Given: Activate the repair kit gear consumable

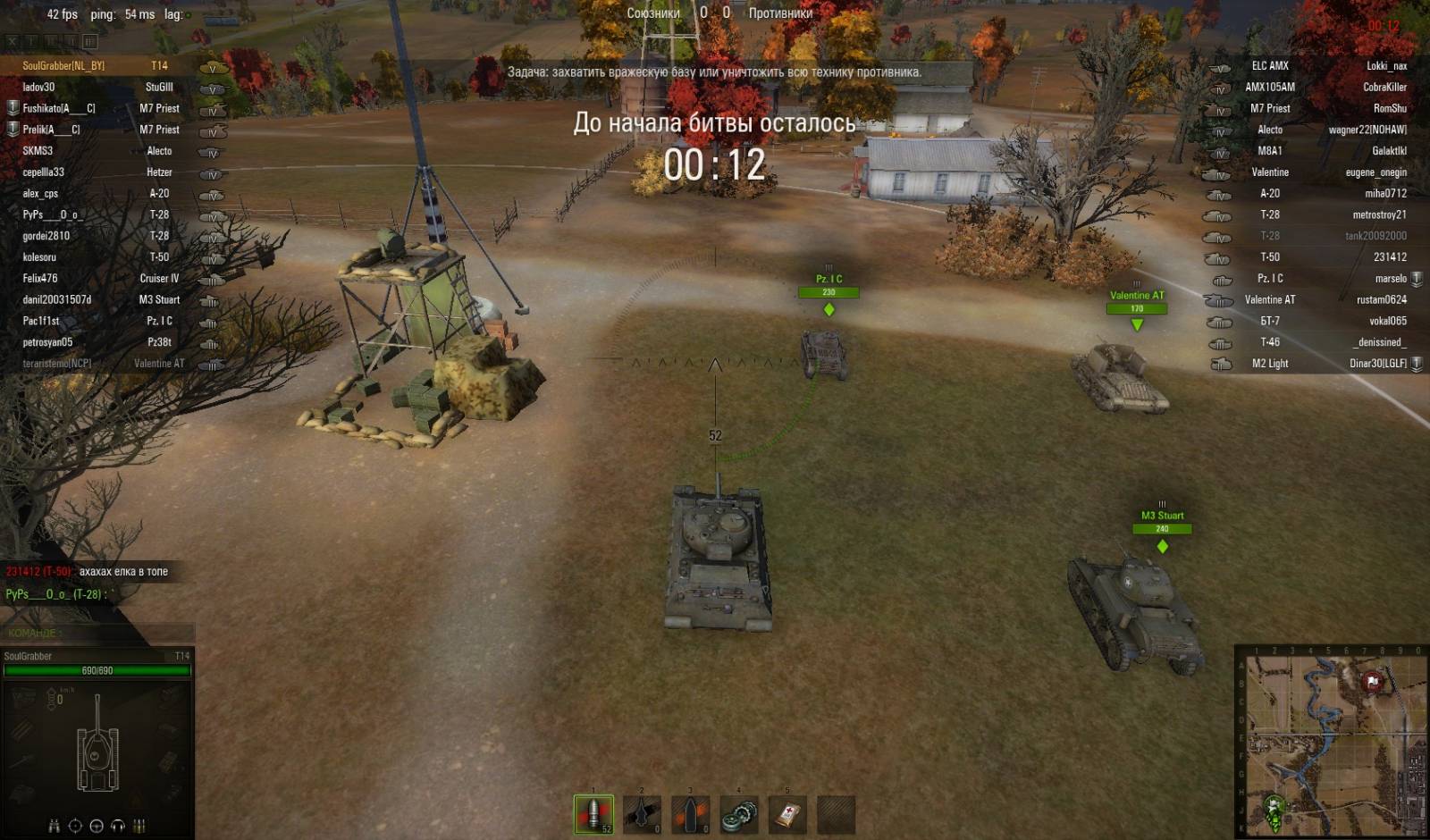Looking at the screenshot, I should tap(738, 814).
